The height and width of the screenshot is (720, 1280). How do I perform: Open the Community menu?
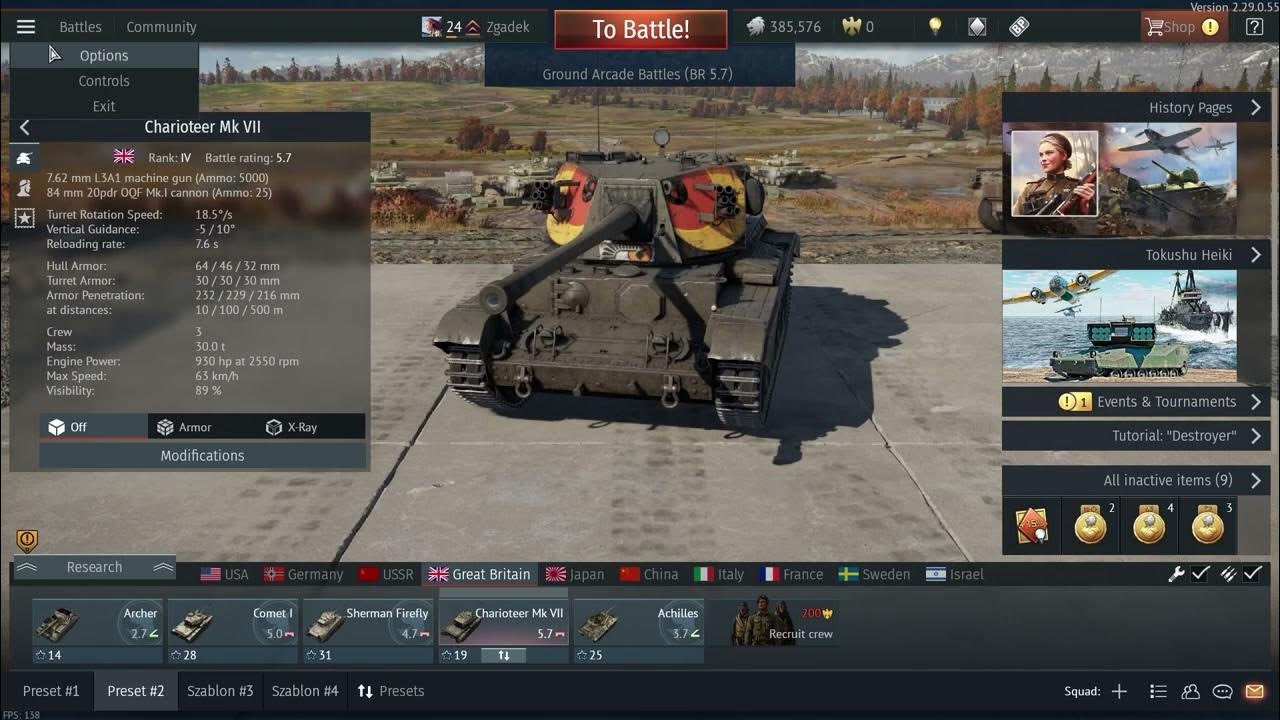point(161,27)
